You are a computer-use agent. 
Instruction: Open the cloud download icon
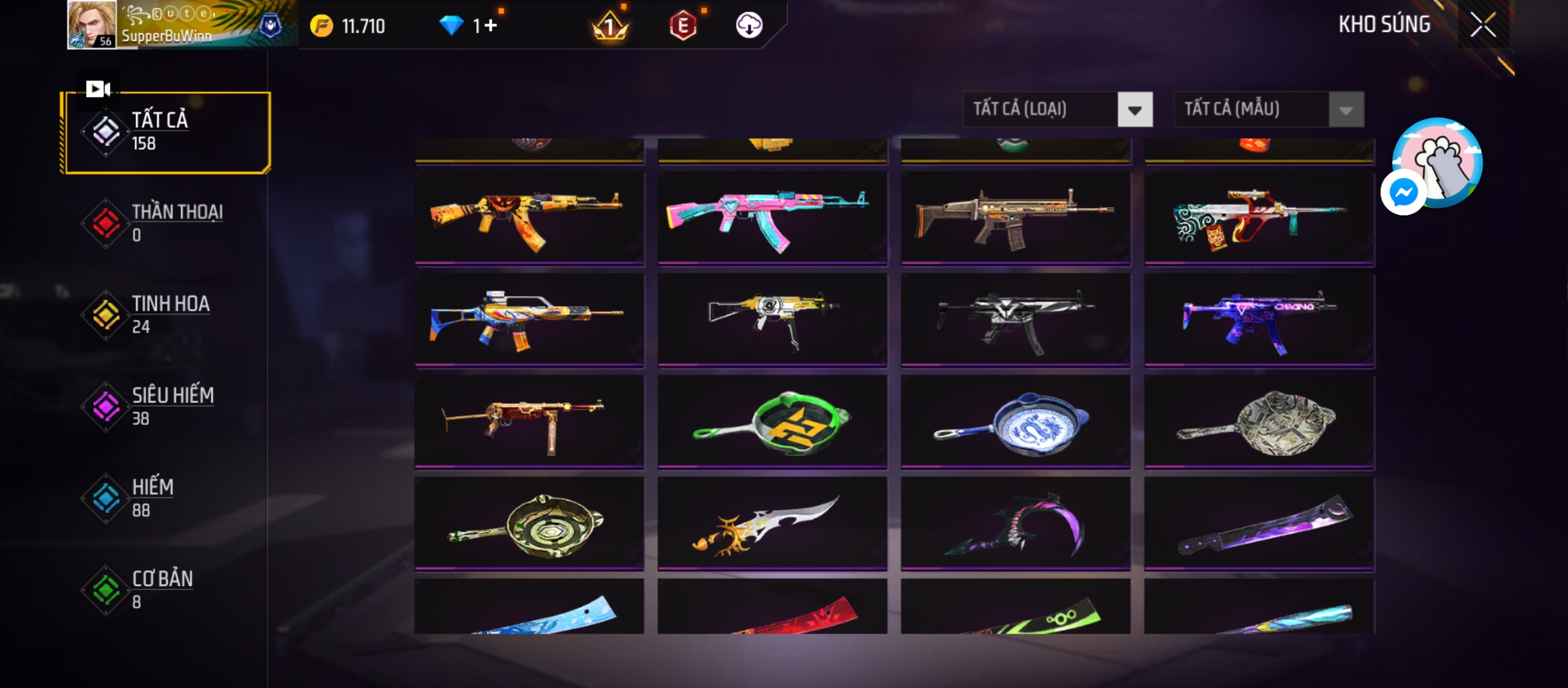[x=749, y=25]
